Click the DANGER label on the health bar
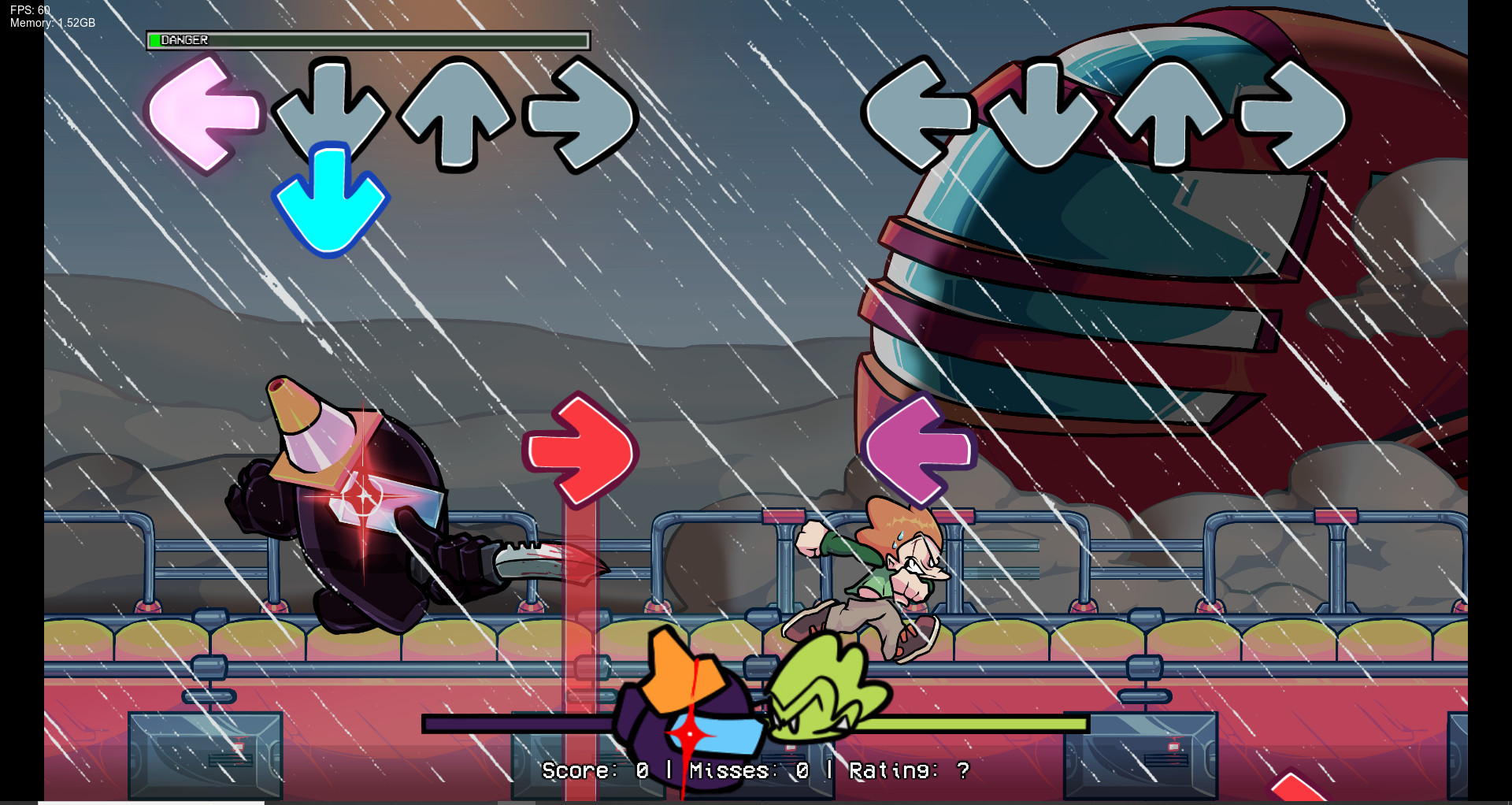Screen dimensions: 1512x805 183,39
